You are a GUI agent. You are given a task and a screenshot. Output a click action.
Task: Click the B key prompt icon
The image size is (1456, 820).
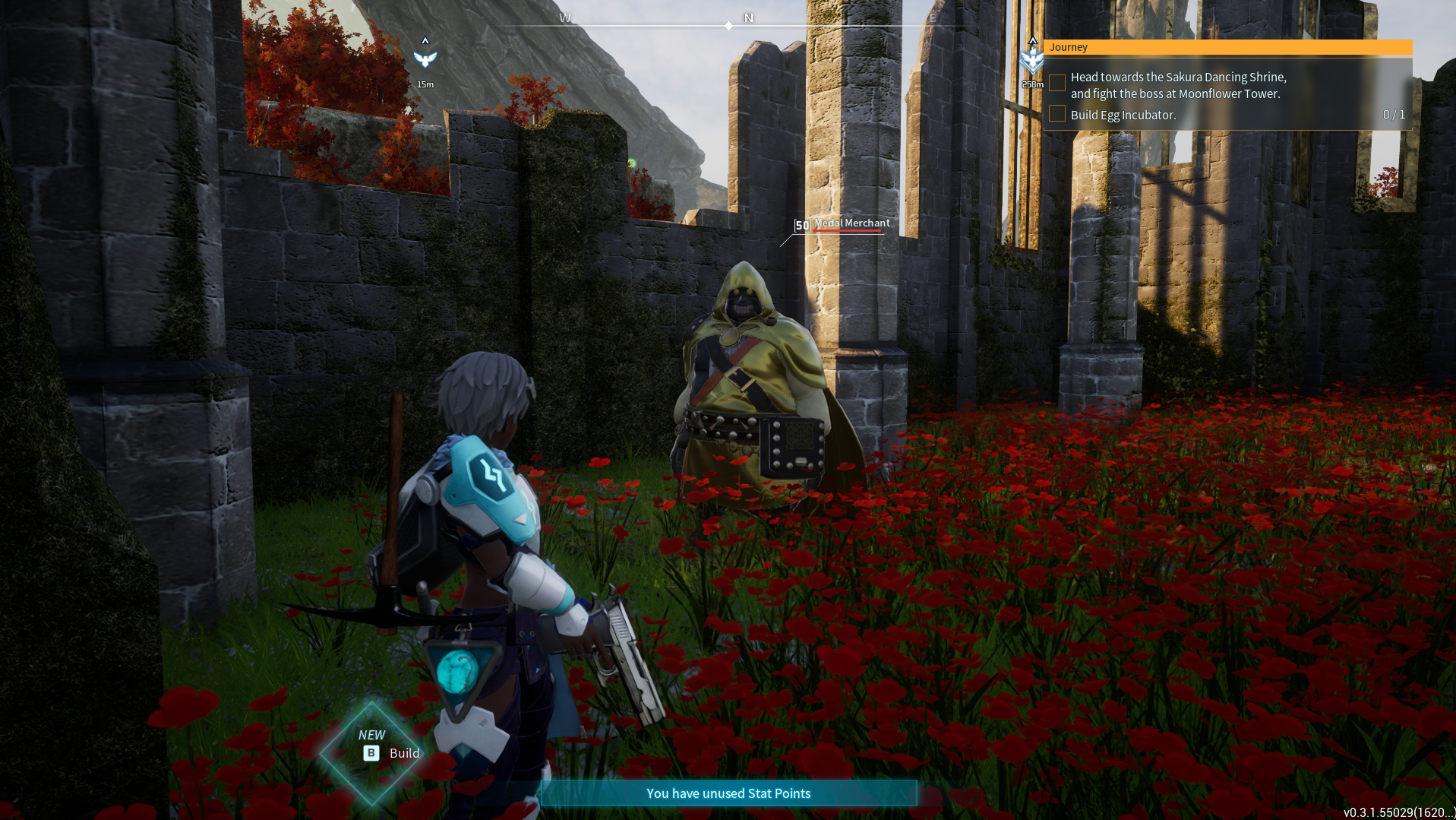370,753
